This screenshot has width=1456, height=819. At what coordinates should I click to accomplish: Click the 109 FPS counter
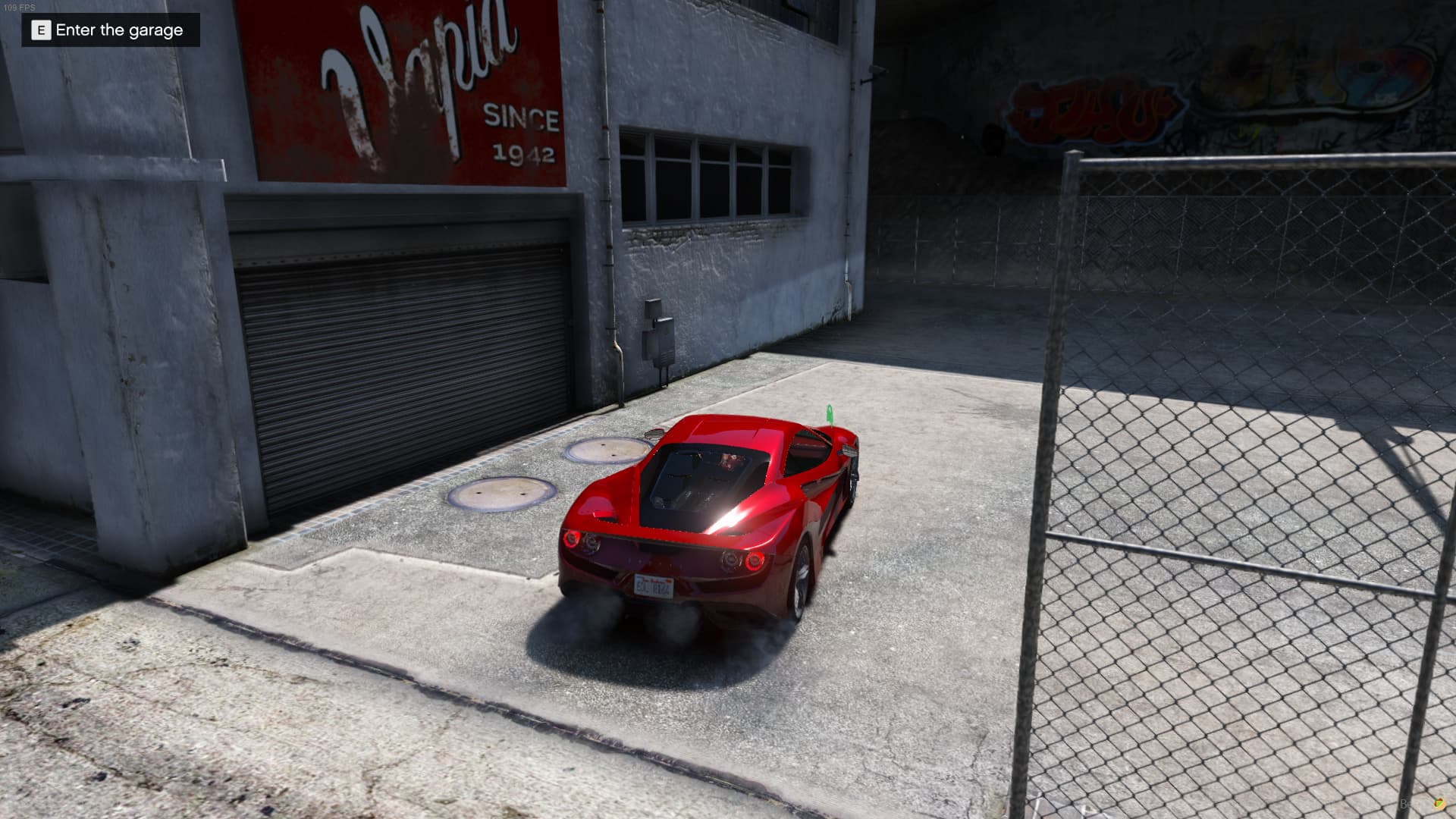tap(20, 6)
